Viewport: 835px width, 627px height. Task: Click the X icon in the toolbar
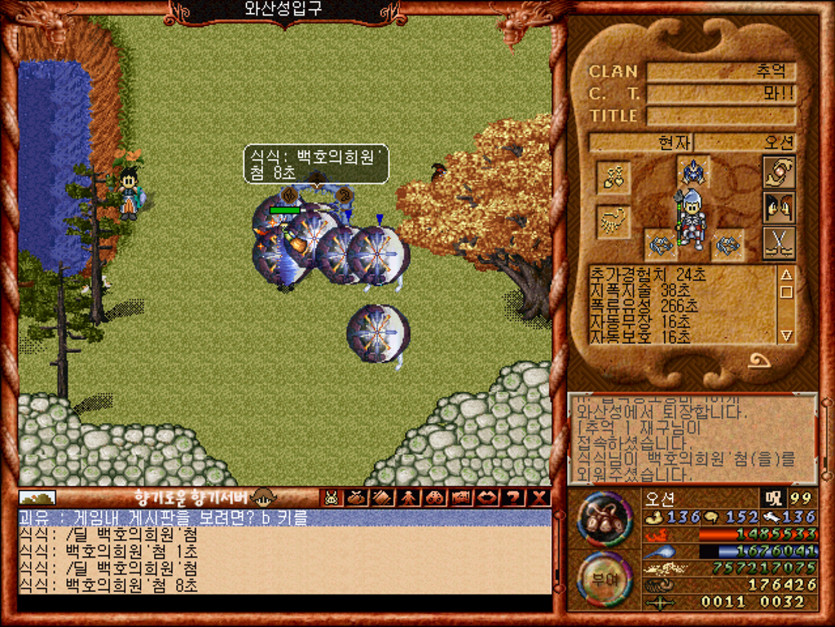pyautogui.click(x=540, y=497)
